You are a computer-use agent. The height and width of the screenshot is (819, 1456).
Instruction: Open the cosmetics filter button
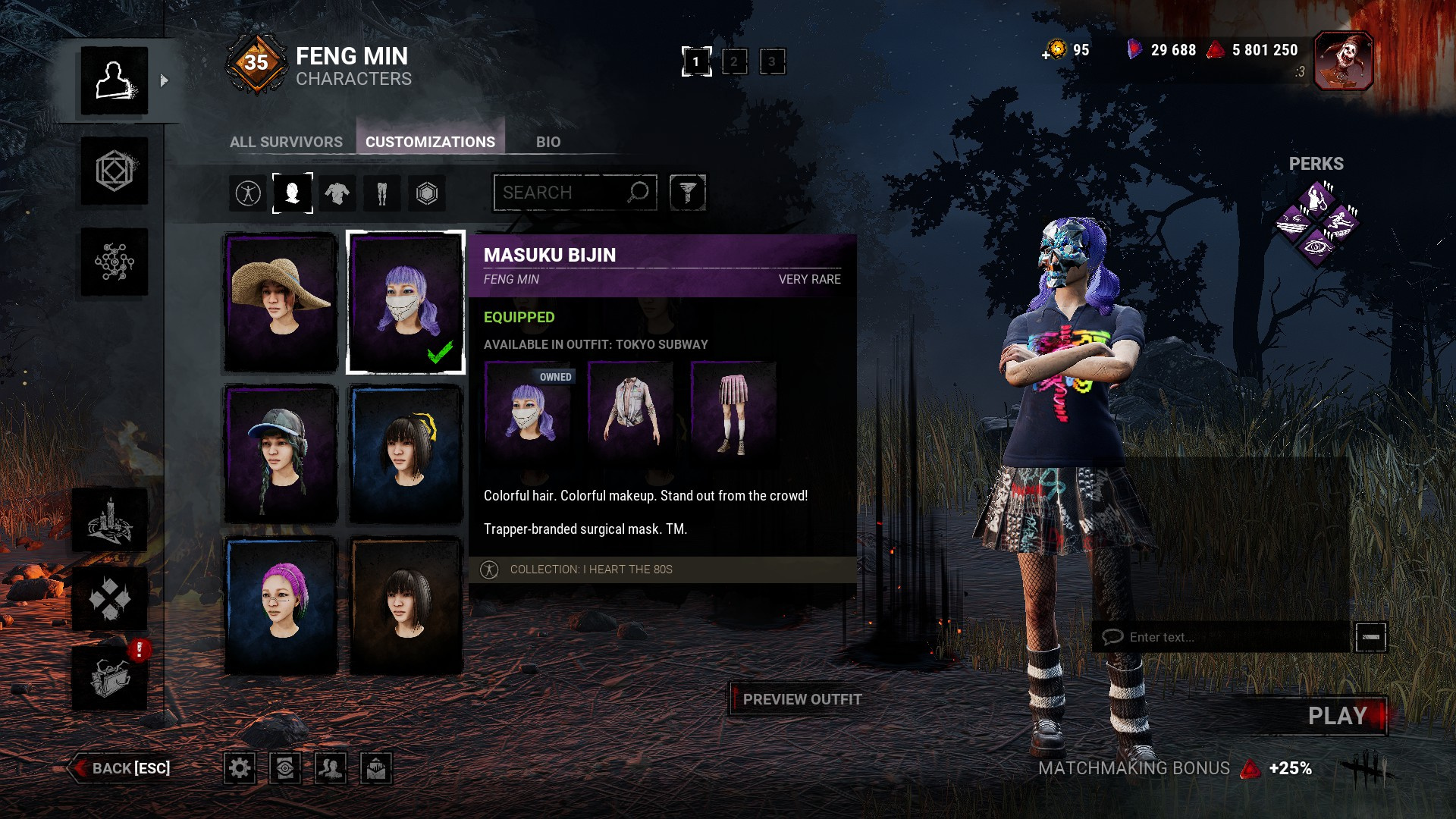[687, 193]
